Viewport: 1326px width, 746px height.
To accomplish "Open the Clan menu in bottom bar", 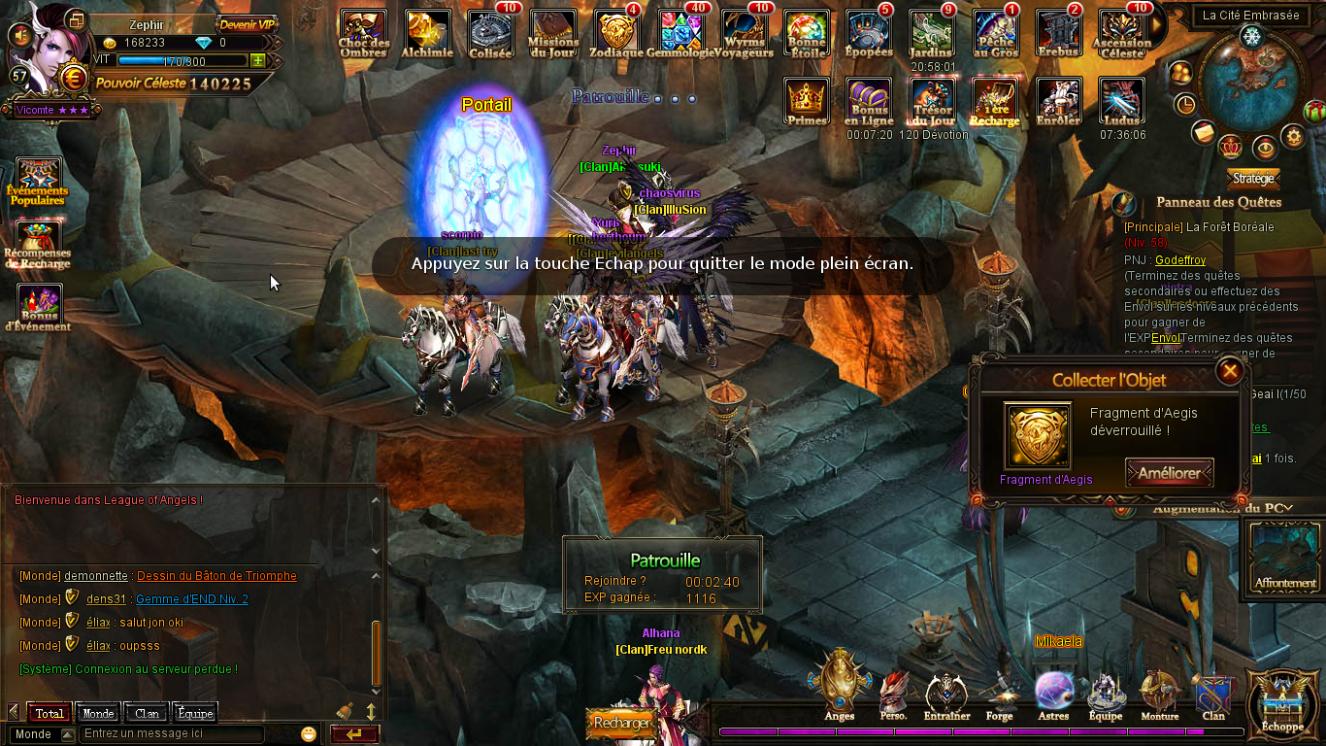I will (x=1213, y=693).
